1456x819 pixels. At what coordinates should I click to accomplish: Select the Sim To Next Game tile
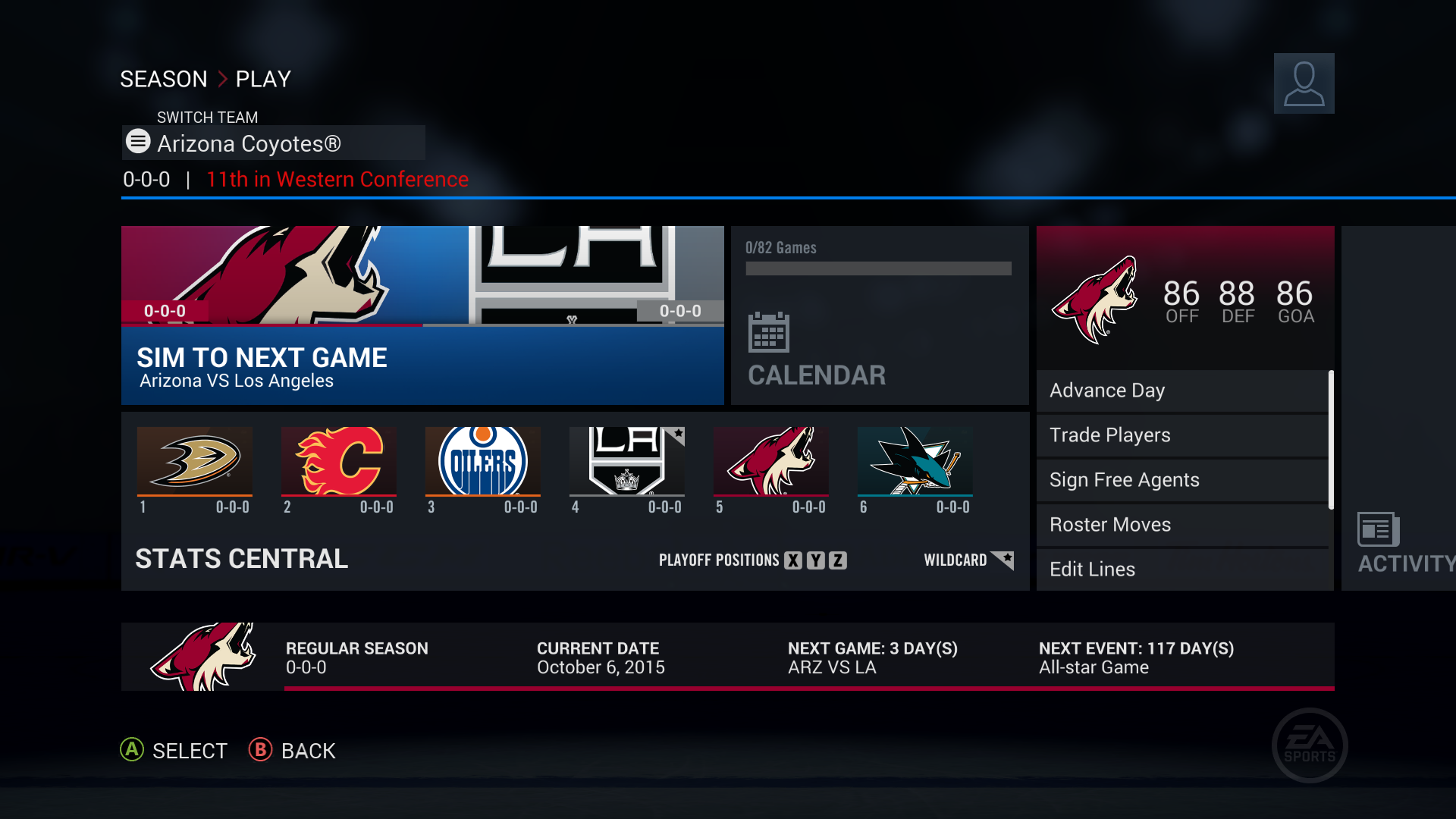422,315
